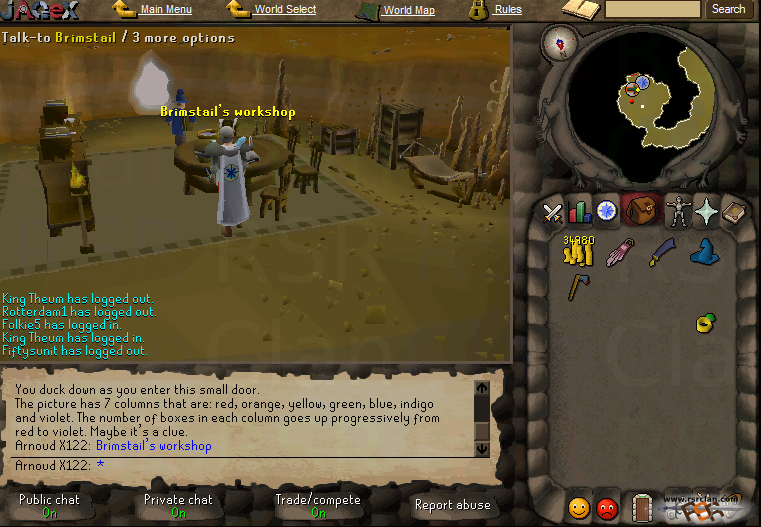Open the Rules page
The image size is (761, 527).
pos(507,10)
